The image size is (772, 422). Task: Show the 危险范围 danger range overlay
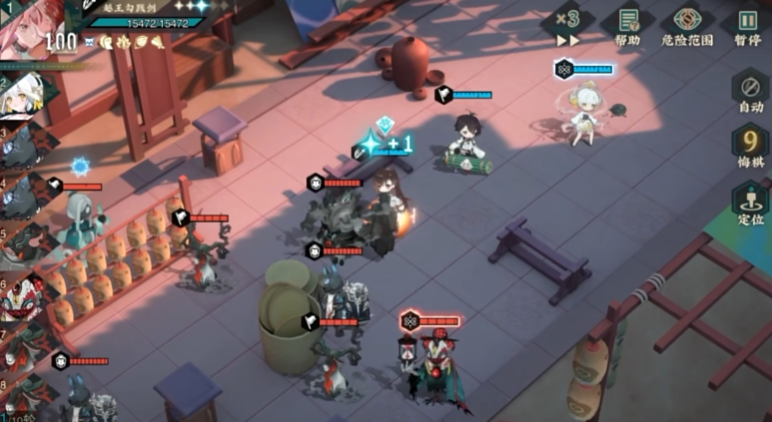[687, 26]
